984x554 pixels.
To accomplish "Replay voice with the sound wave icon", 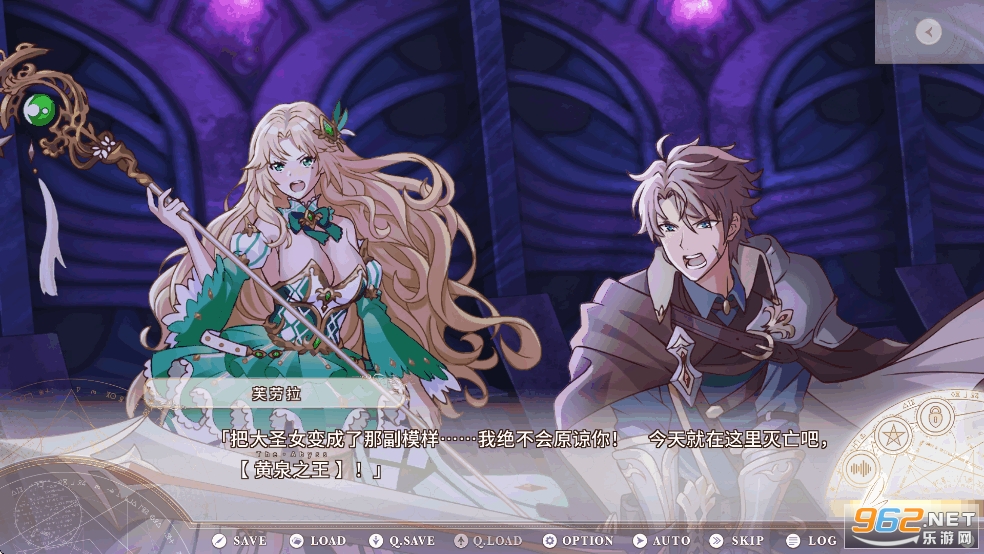I will tap(861, 466).
